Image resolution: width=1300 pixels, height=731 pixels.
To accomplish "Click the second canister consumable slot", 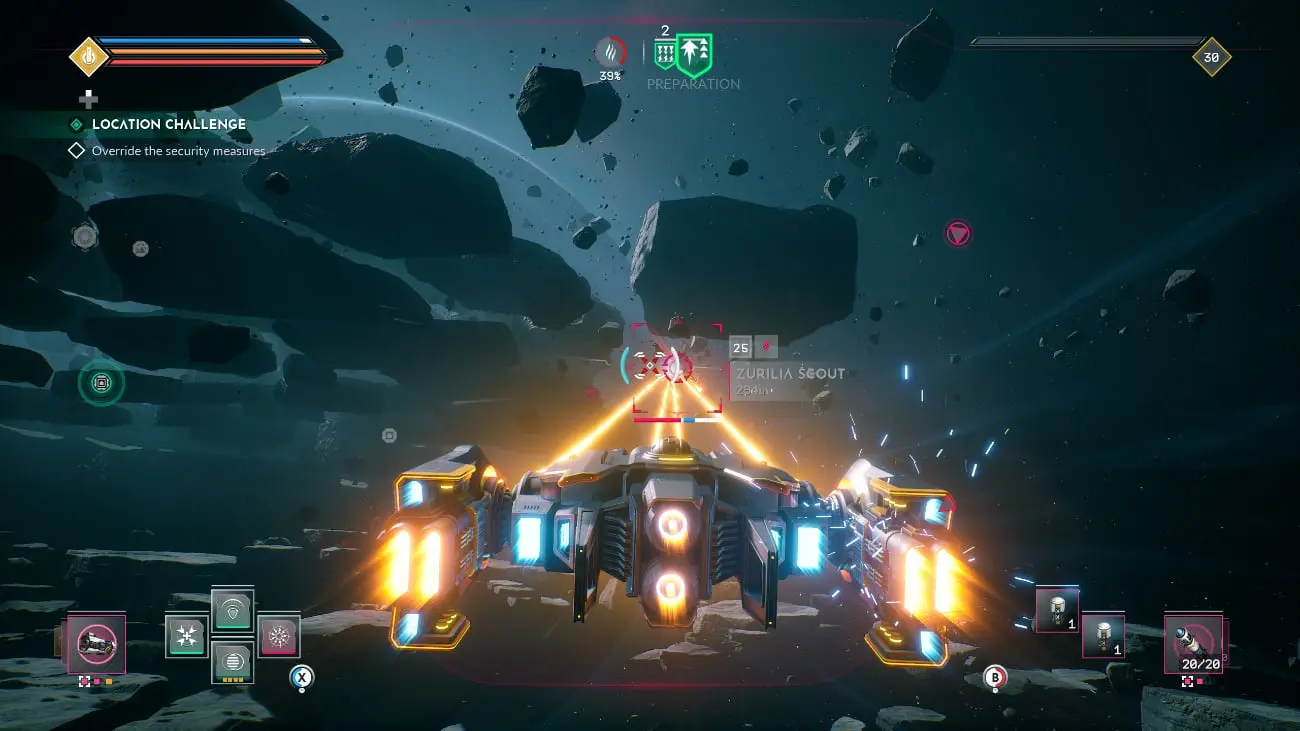I will pos(1104,634).
